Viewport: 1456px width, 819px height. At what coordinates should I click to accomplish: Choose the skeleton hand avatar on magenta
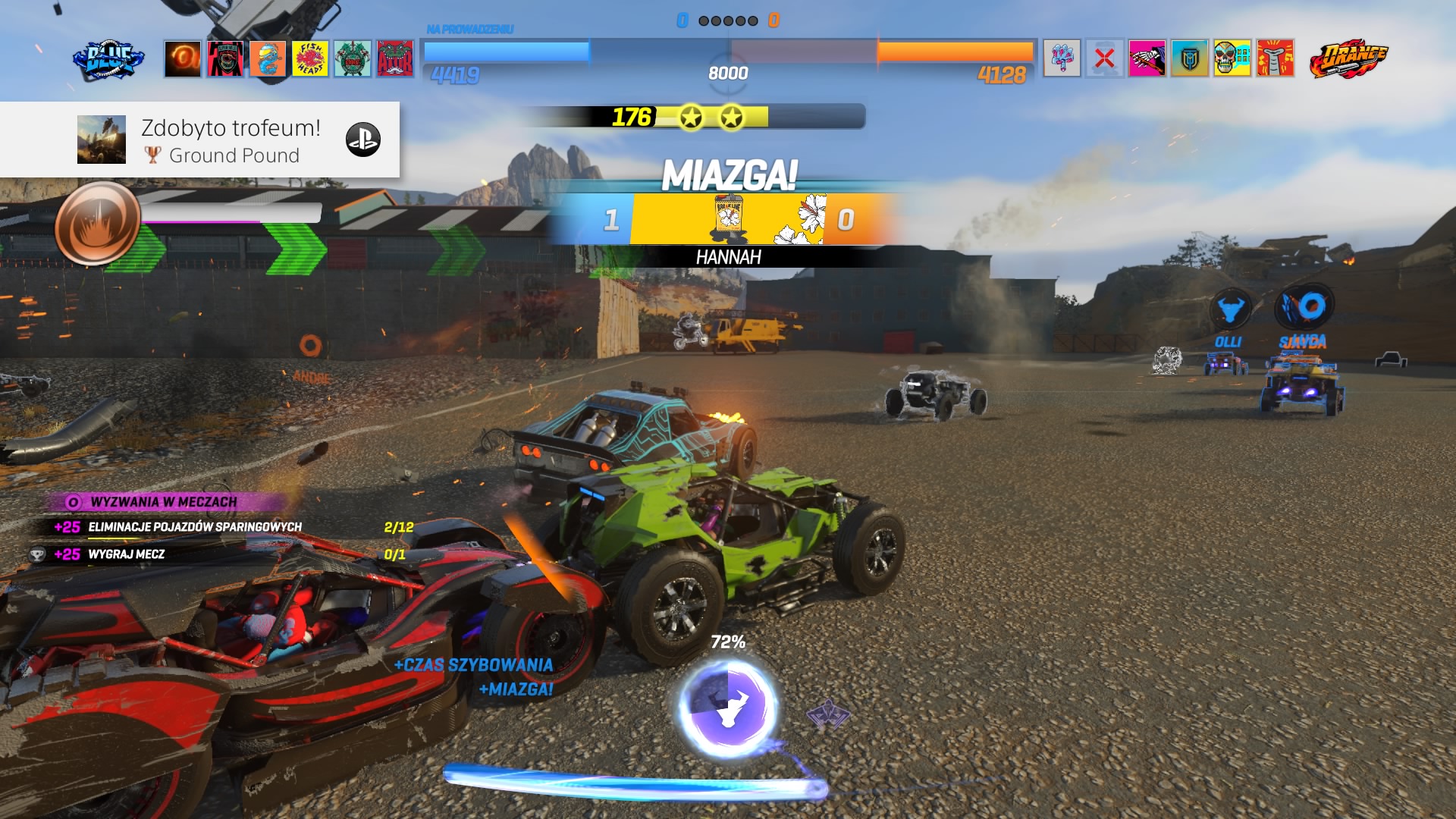point(1147,58)
